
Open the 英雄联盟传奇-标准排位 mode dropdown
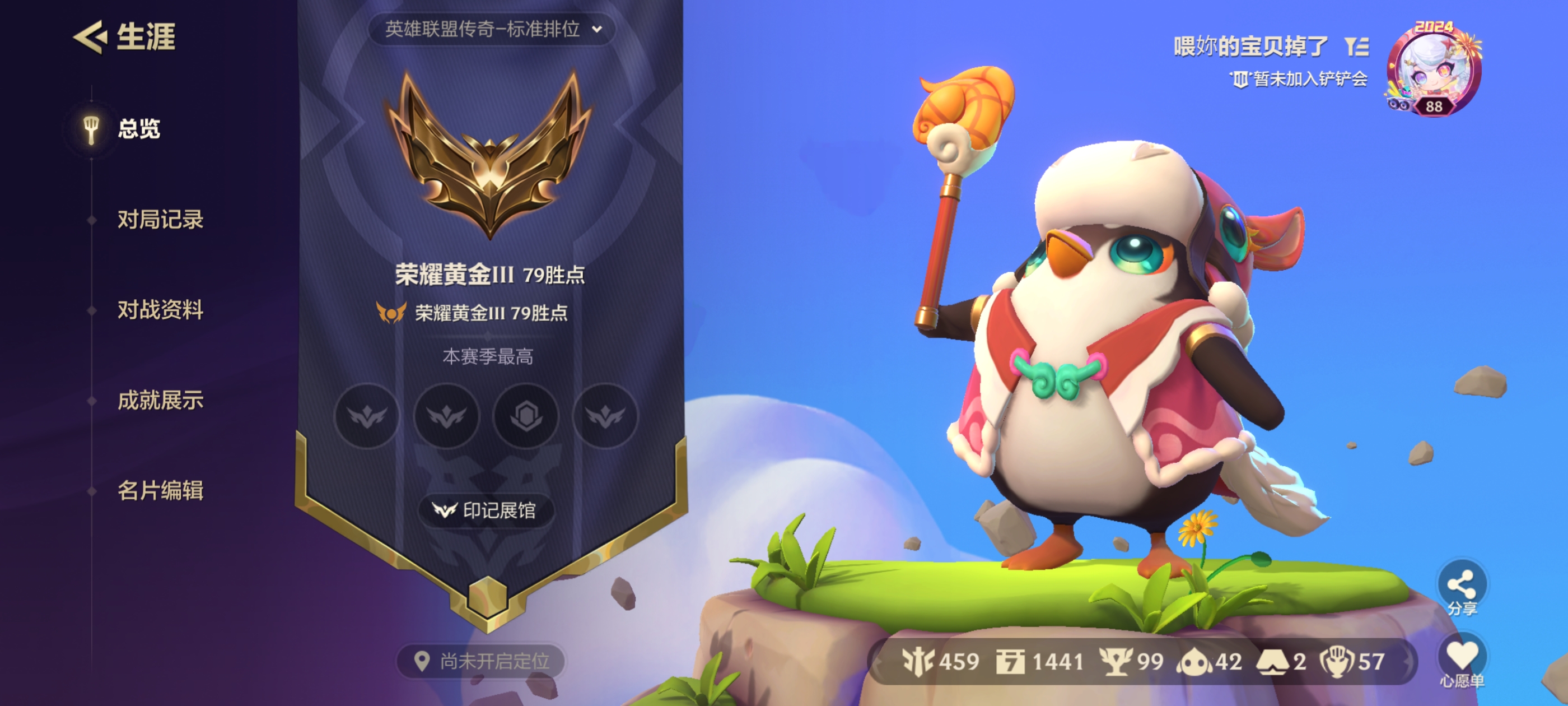click(x=487, y=27)
